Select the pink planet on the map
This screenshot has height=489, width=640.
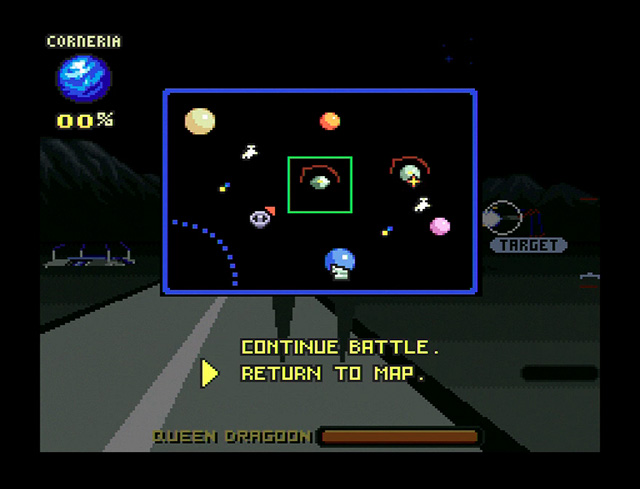[440, 227]
